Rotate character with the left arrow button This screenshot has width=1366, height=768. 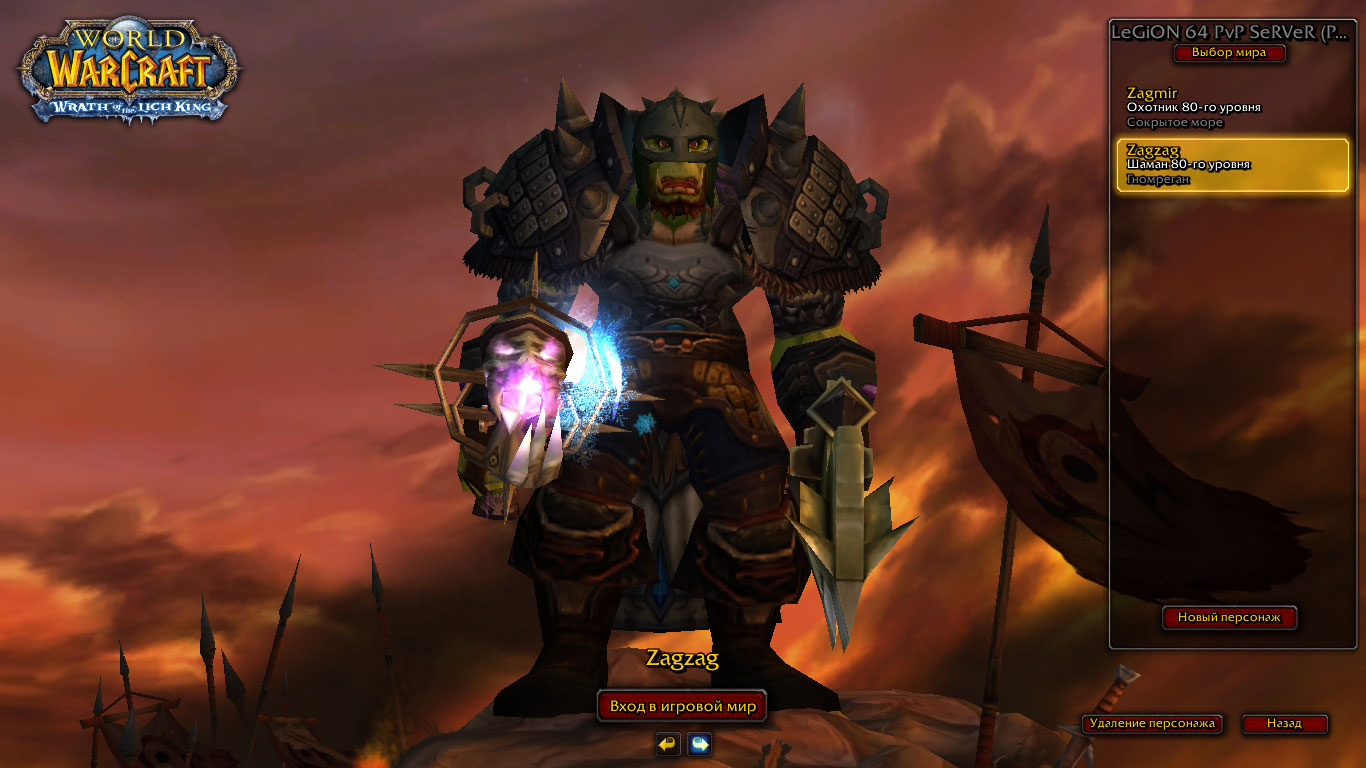tap(668, 744)
